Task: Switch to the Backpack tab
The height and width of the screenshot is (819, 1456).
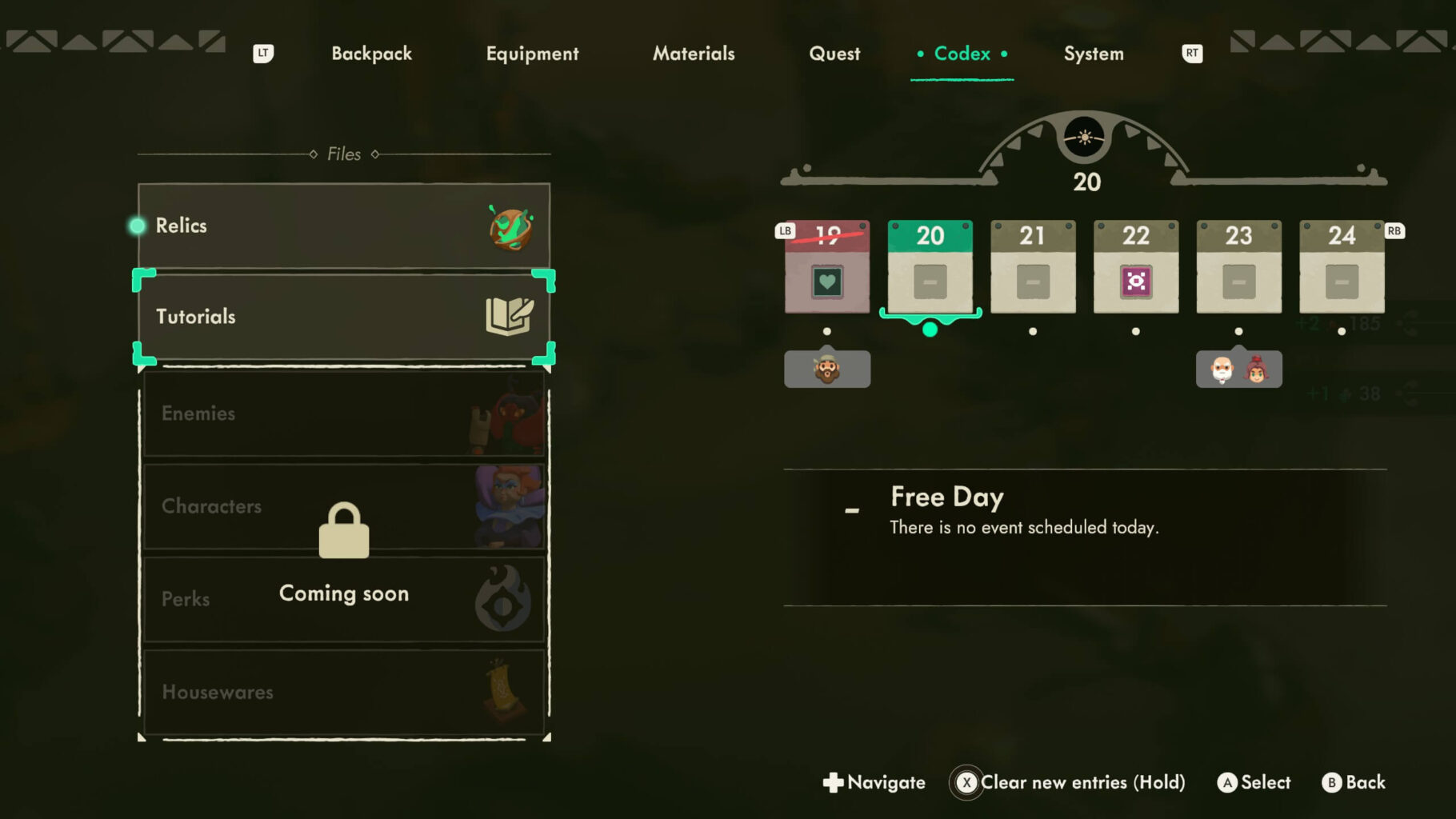Action: pyautogui.click(x=371, y=54)
